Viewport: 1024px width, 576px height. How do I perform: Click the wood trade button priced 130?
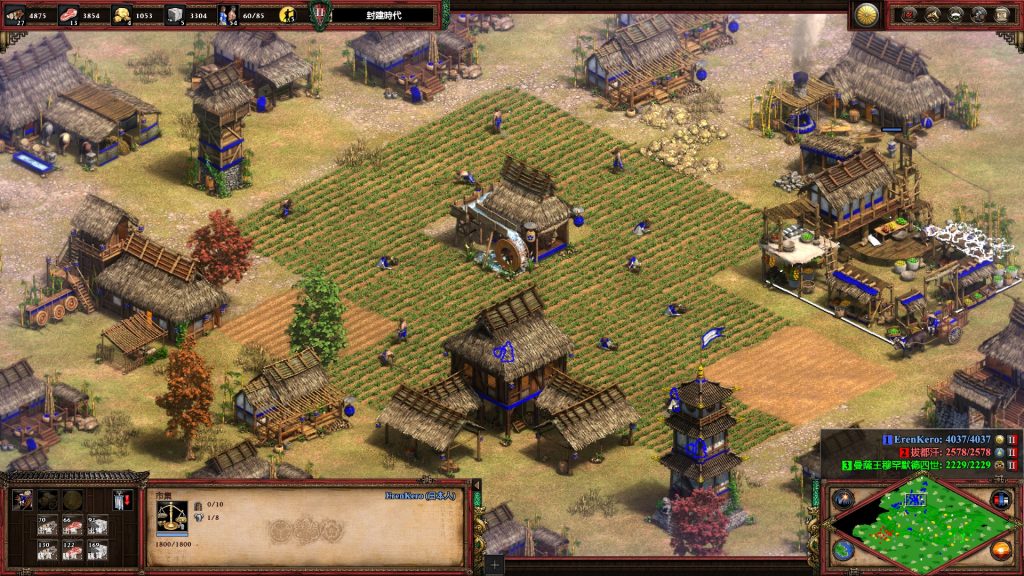click(x=45, y=549)
